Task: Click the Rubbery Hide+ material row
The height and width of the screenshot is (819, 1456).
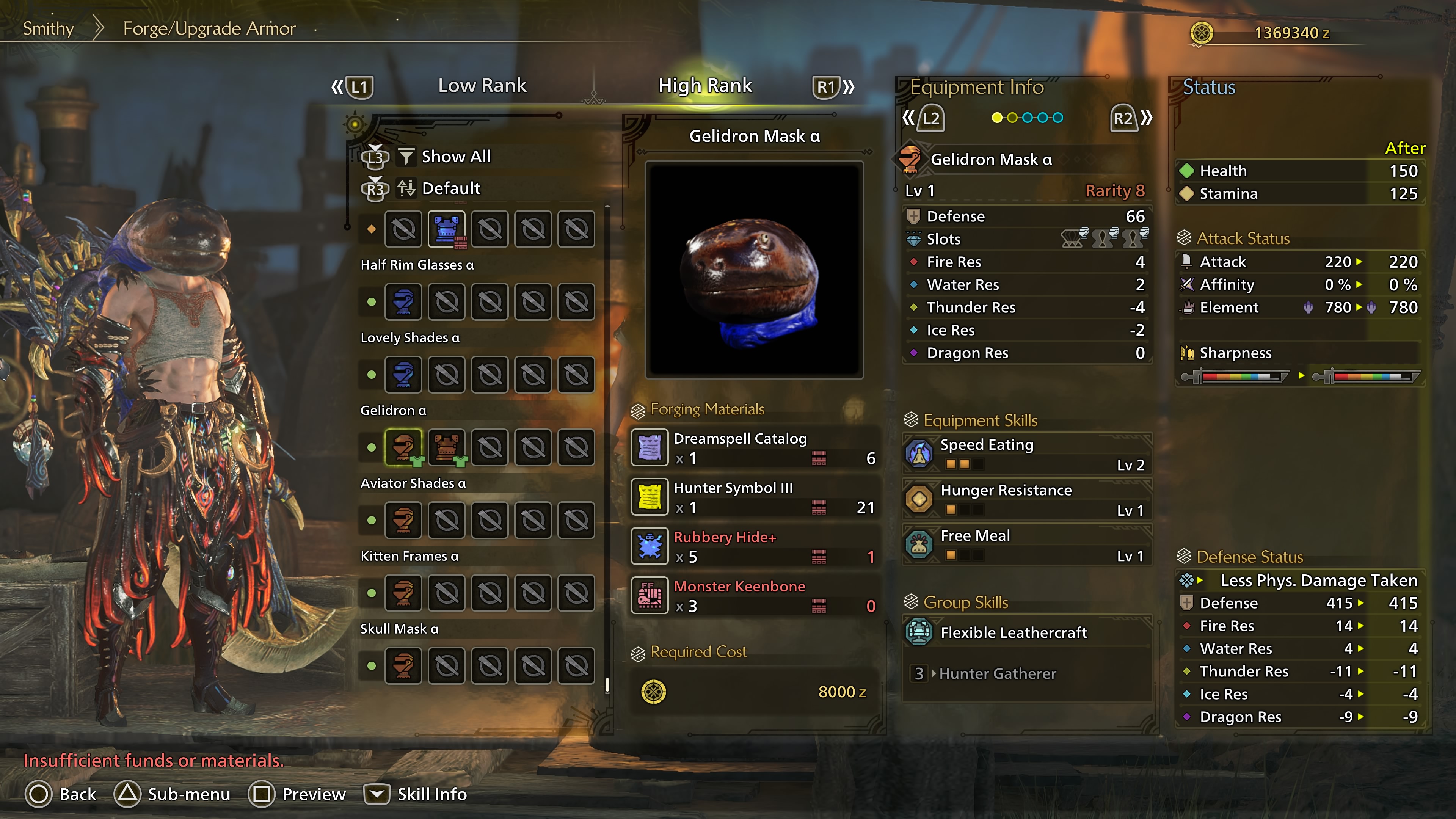Action: pos(755,546)
